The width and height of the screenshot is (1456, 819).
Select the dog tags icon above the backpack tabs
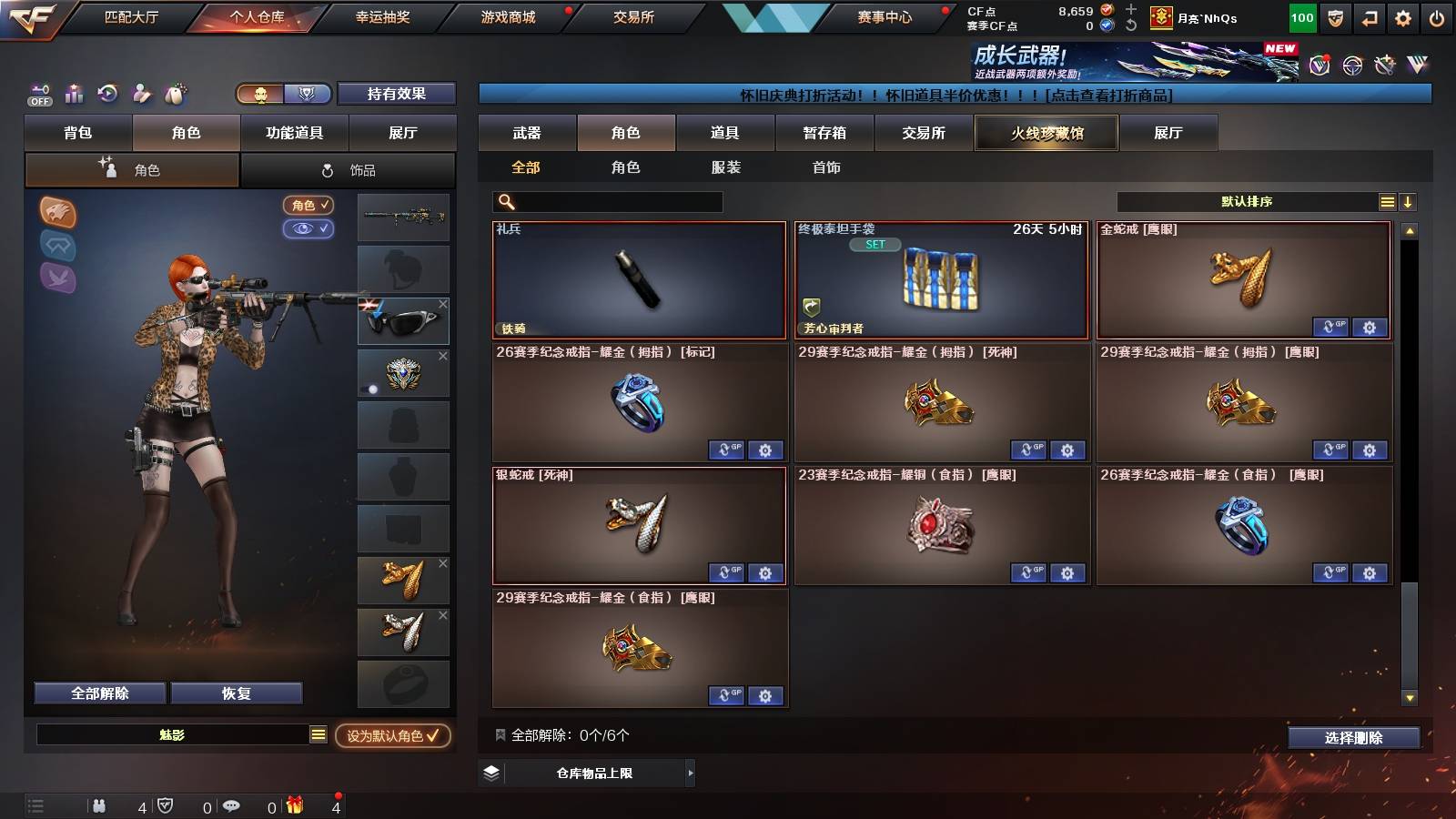click(x=174, y=94)
